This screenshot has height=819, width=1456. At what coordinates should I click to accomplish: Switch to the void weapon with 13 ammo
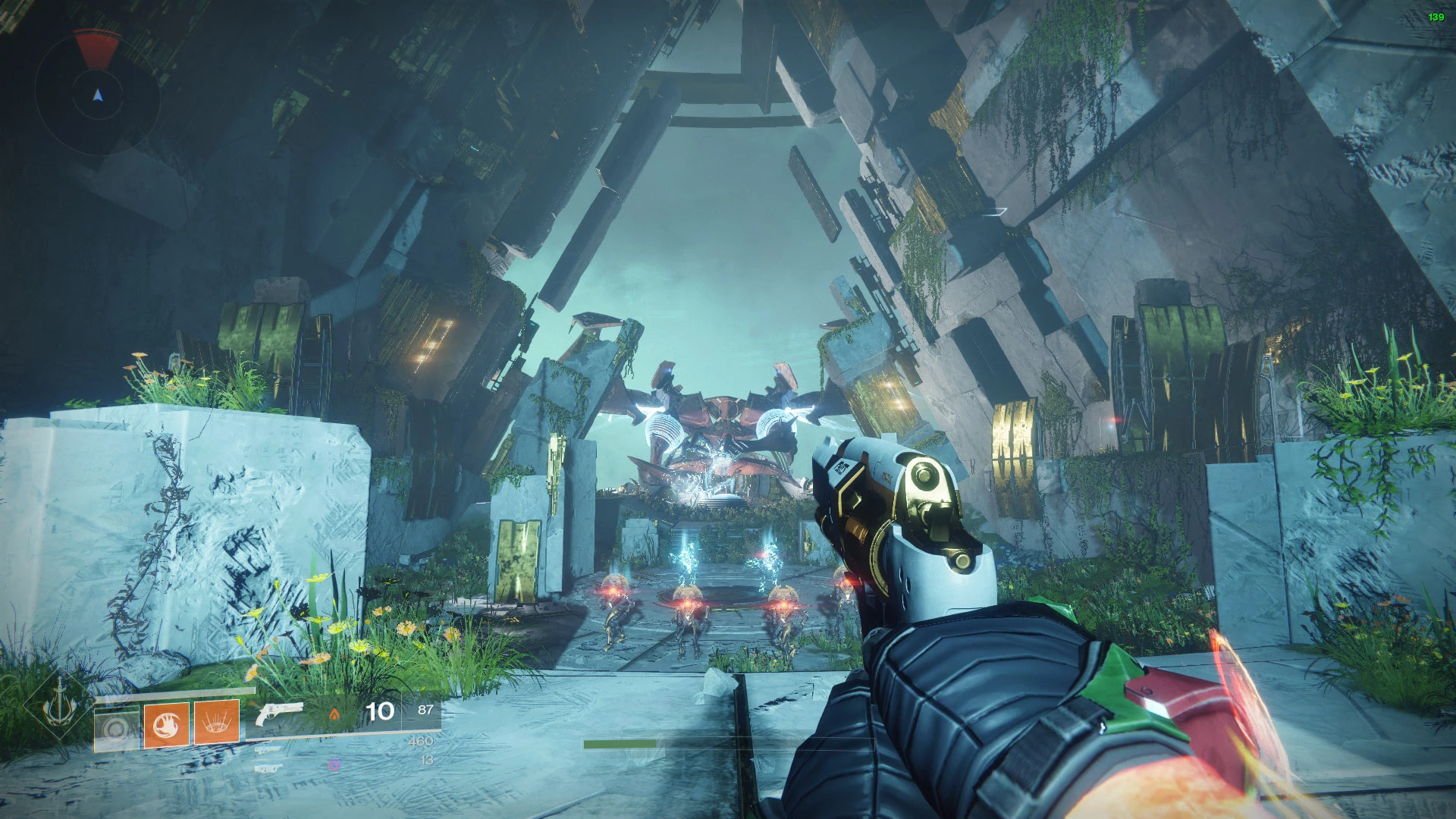click(268, 767)
